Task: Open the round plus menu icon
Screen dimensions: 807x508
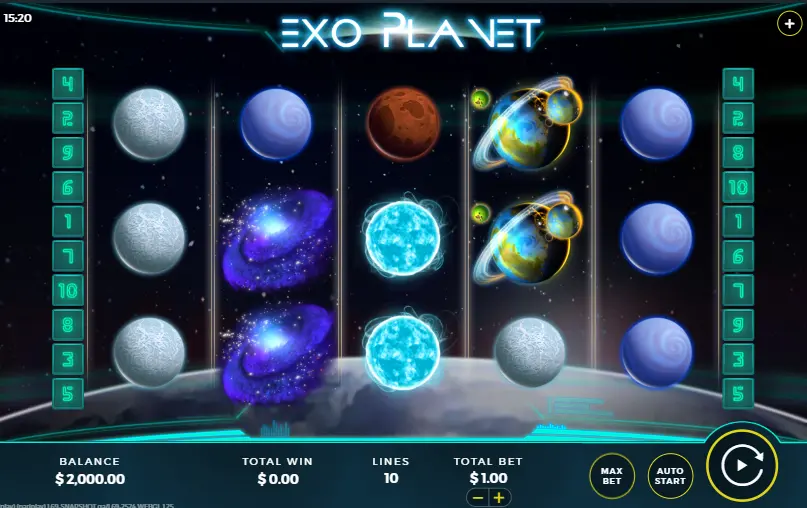Action: (x=788, y=22)
